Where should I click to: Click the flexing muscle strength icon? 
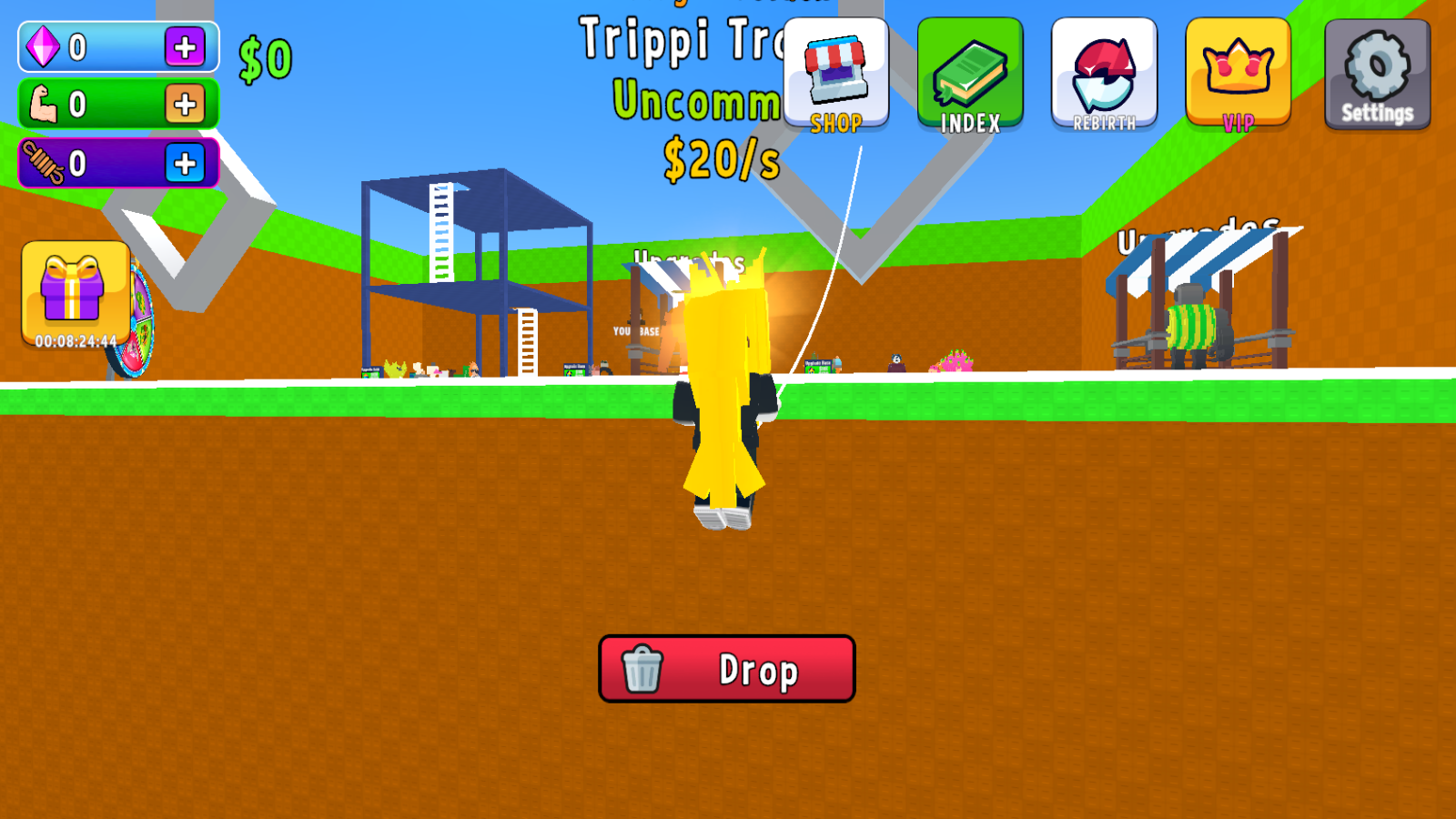[x=43, y=104]
